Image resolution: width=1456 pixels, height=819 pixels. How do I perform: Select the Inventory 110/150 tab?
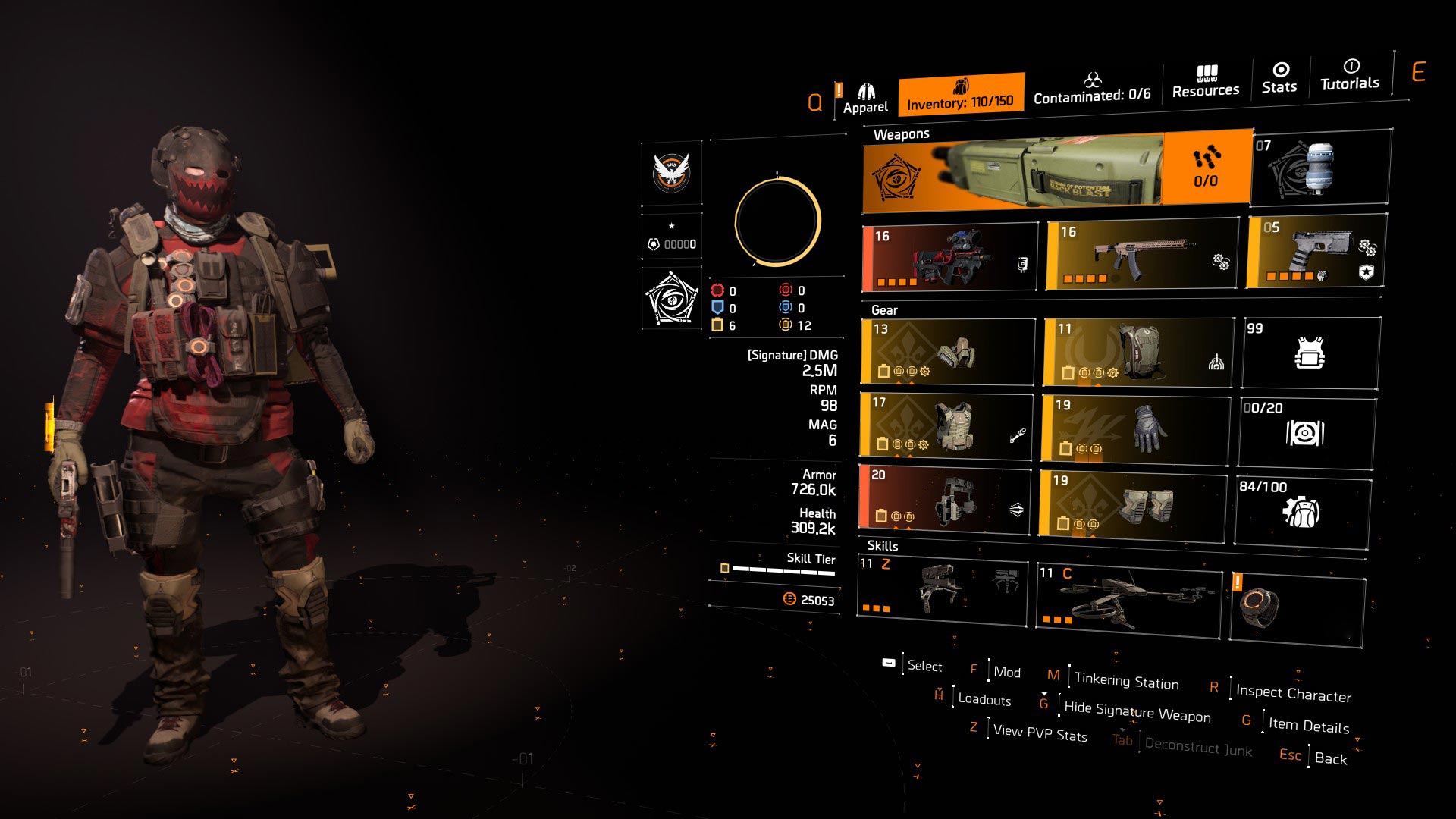(x=961, y=95)
